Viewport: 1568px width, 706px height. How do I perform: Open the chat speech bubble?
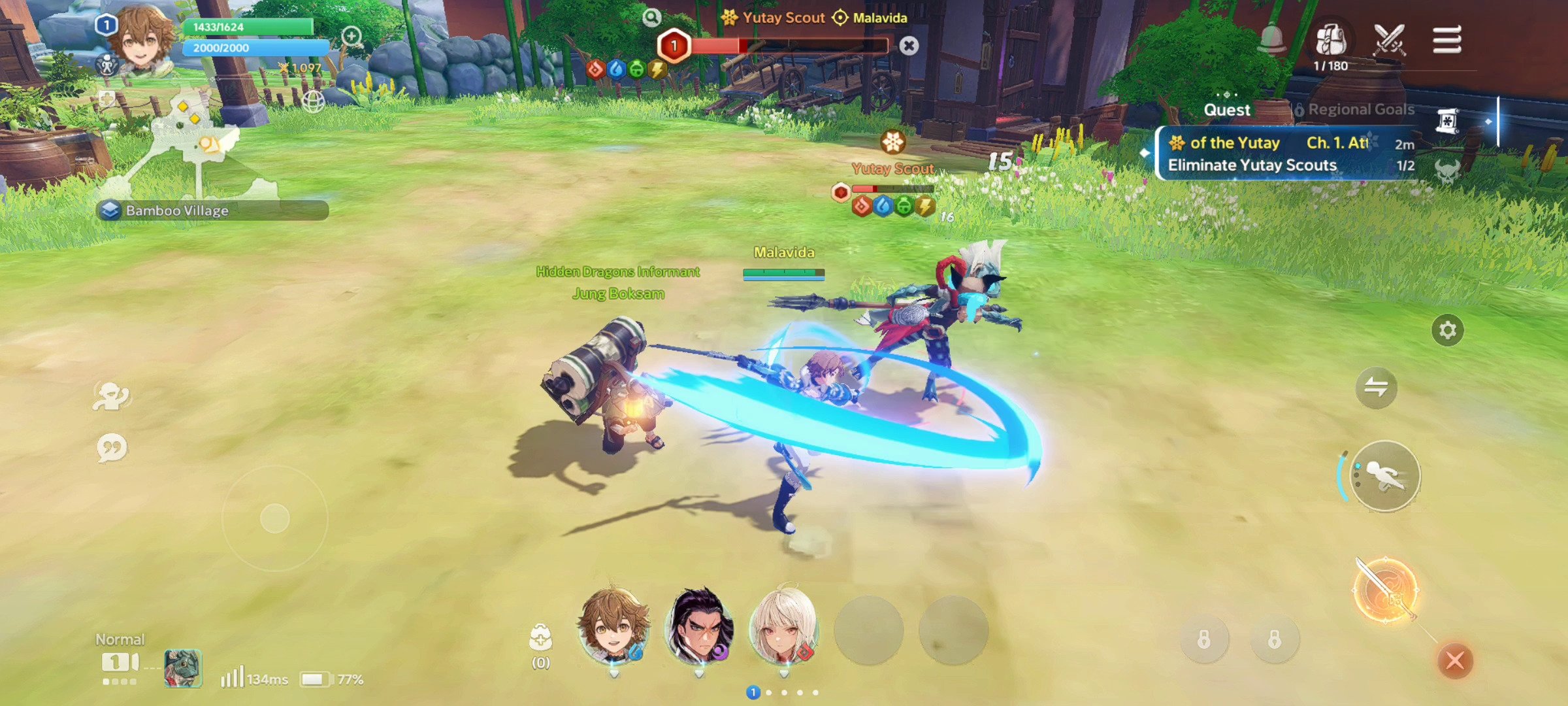coord(112,448)
